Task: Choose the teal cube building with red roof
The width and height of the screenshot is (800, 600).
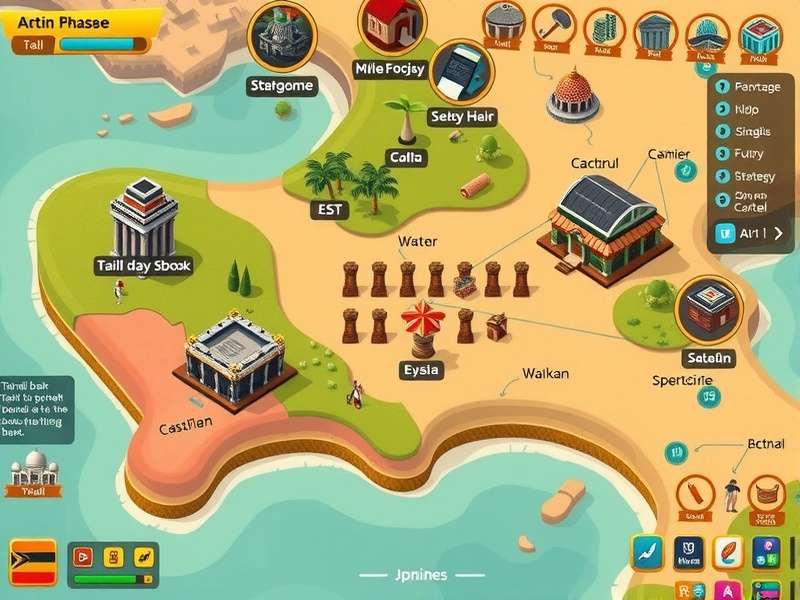Action: (x=760, y=36)
